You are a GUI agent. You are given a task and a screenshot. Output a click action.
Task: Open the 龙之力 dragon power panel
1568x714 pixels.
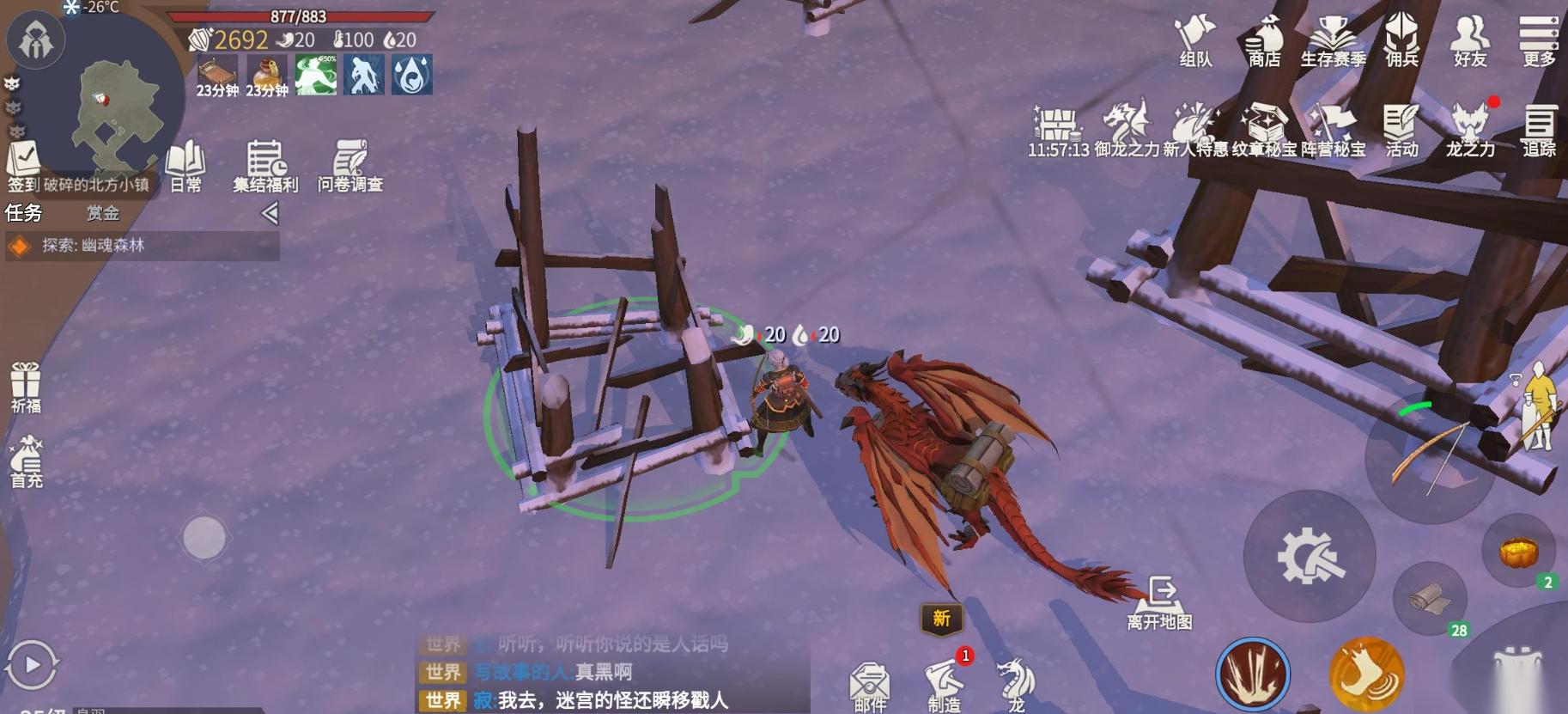(x=1472, y=125)
